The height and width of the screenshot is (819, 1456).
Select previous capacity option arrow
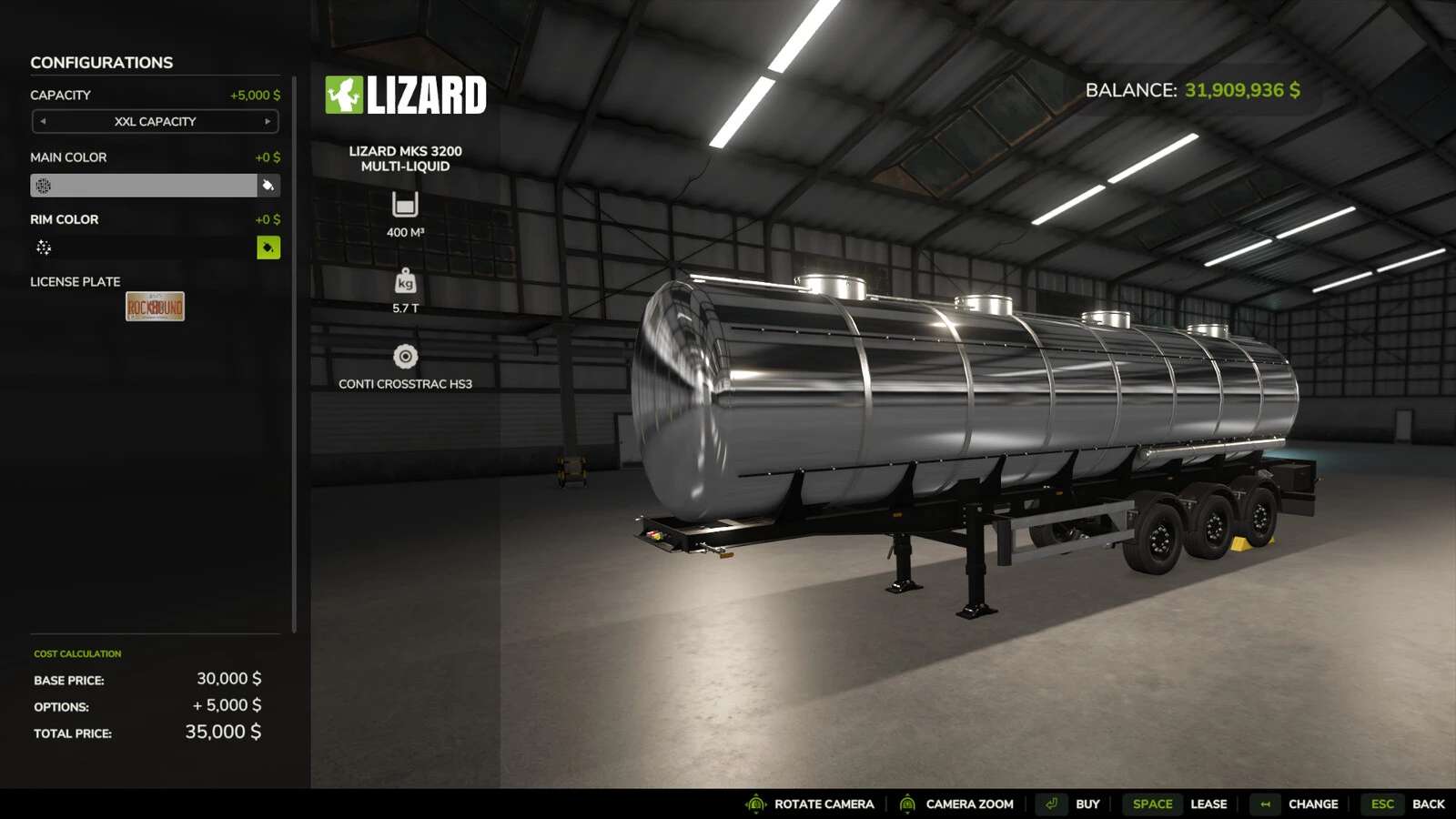coord(43,121)
